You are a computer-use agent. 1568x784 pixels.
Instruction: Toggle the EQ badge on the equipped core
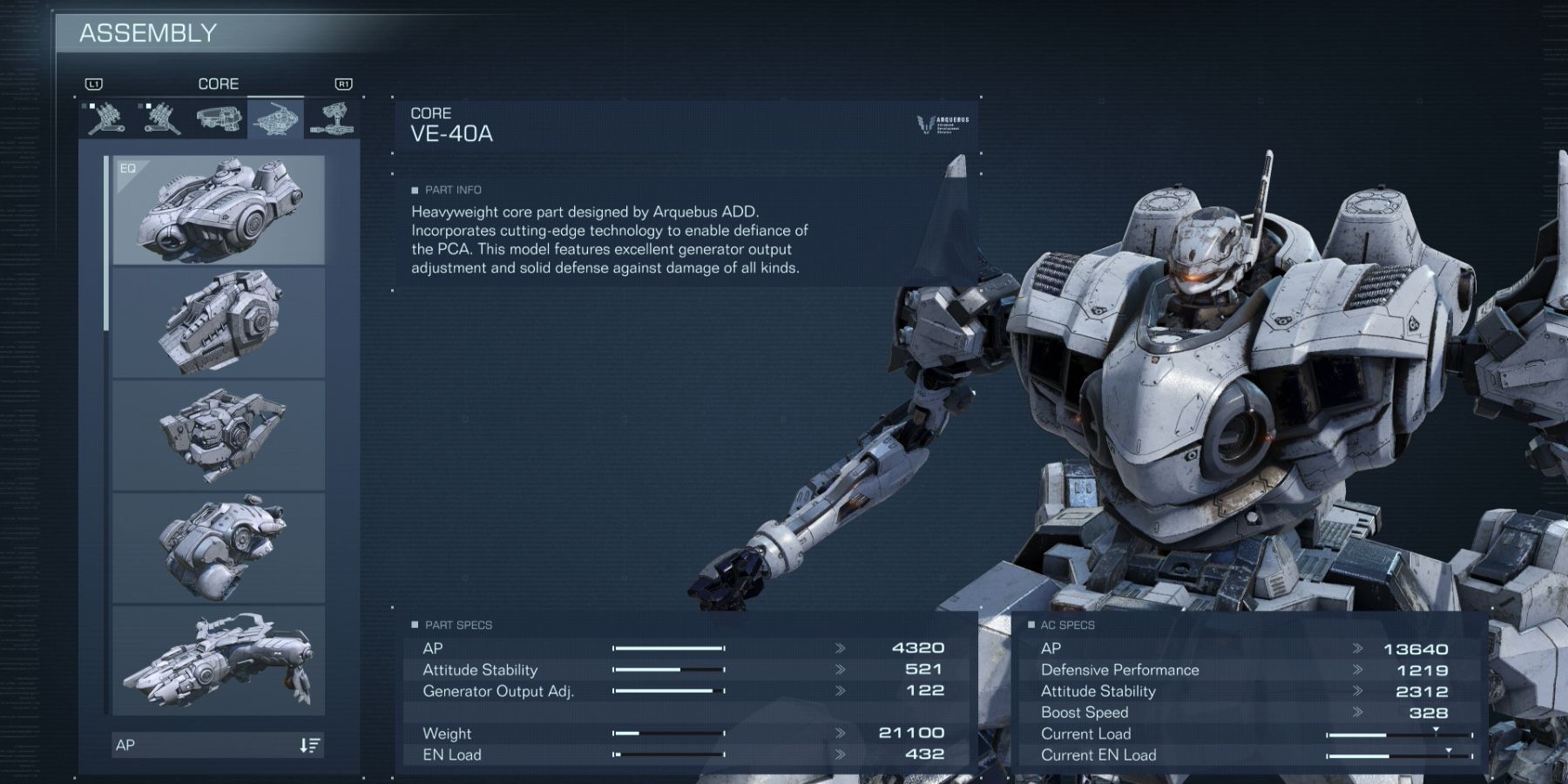pyautogui.click(x=127, y=169)
